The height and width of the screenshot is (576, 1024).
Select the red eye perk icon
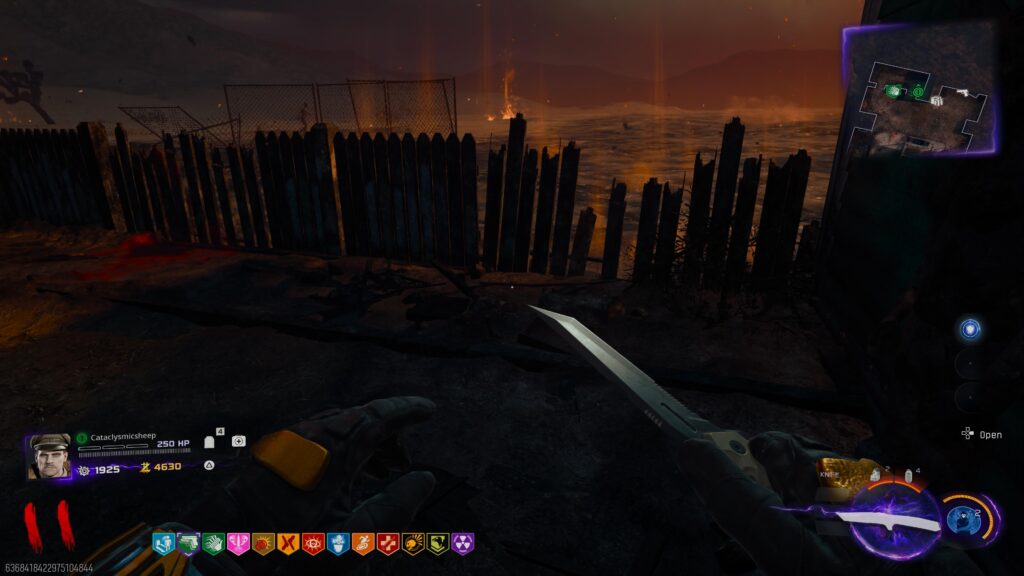tap(312, 543)
